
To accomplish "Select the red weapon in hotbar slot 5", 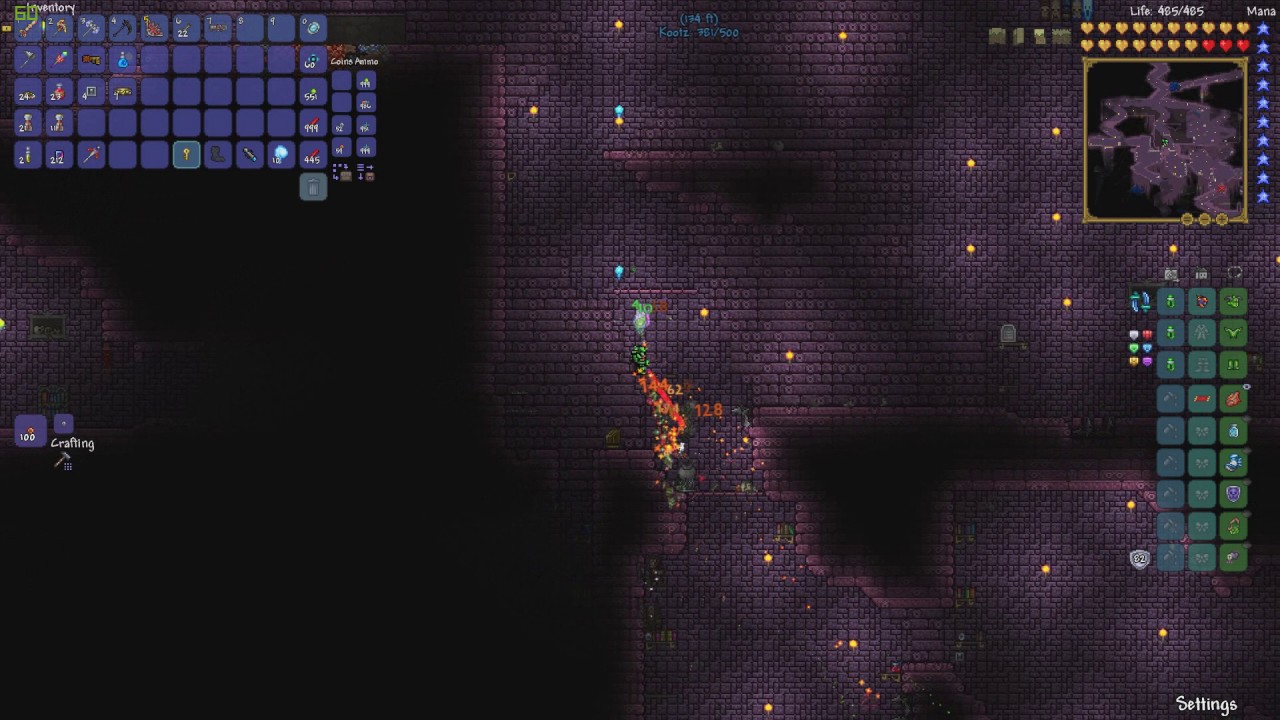I will [154, 28].
